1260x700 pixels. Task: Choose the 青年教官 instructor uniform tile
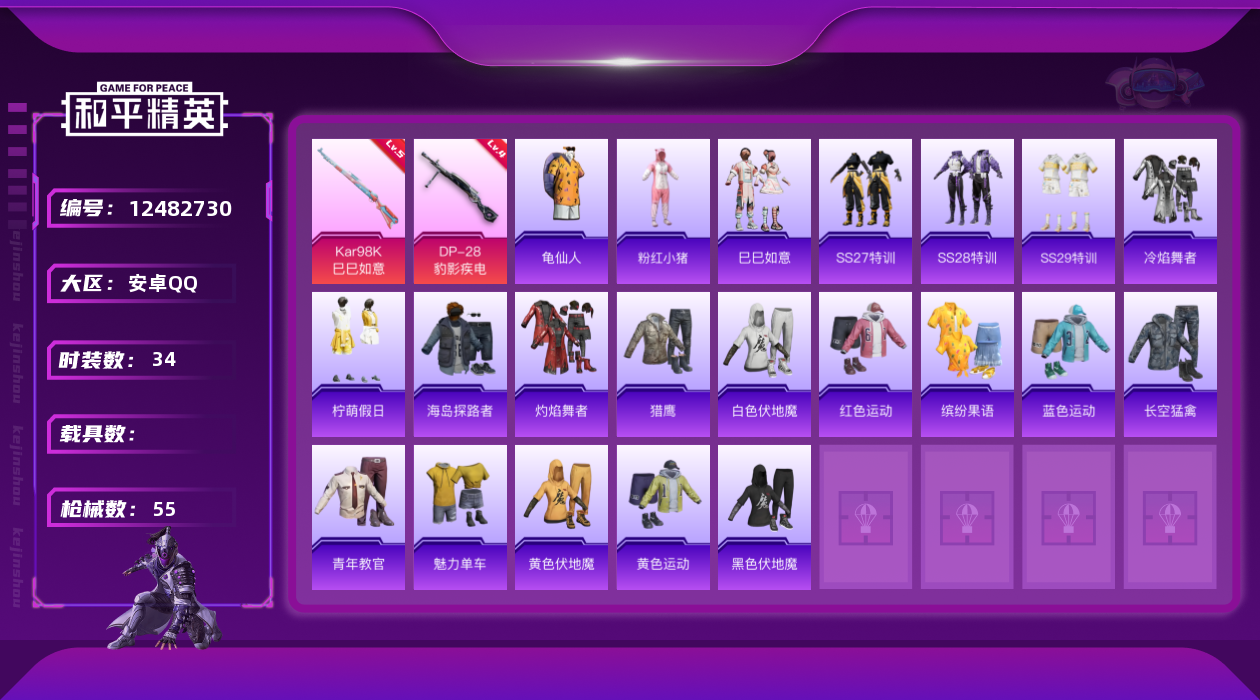[x=358, y=517]
